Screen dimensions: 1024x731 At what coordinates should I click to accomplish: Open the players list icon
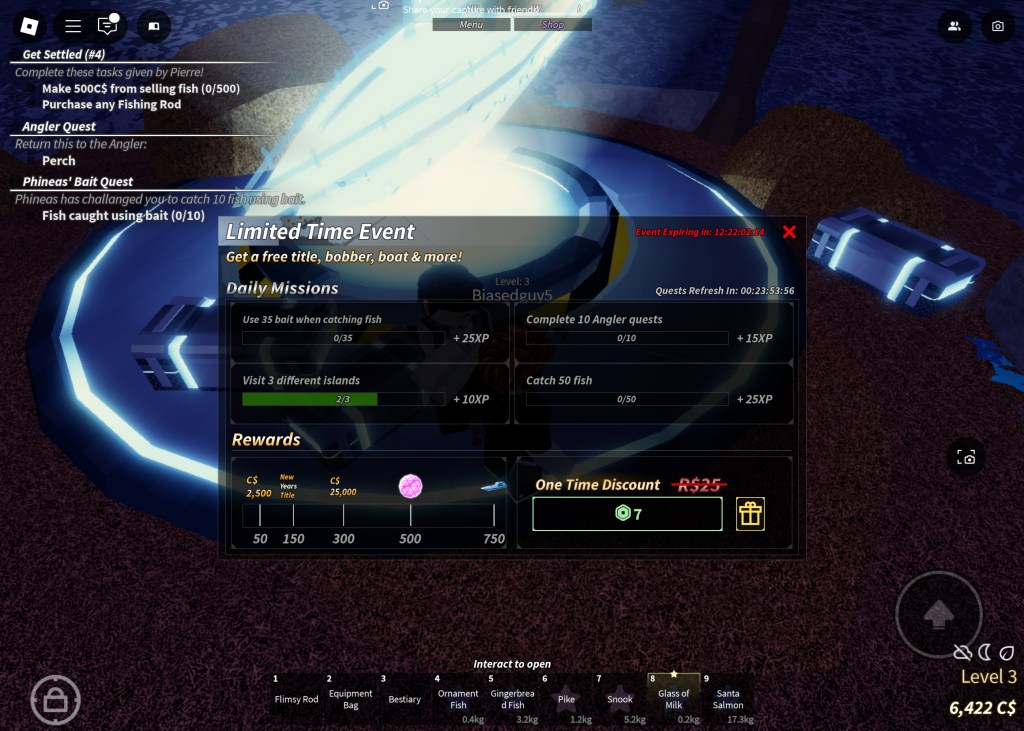[954, 27]
